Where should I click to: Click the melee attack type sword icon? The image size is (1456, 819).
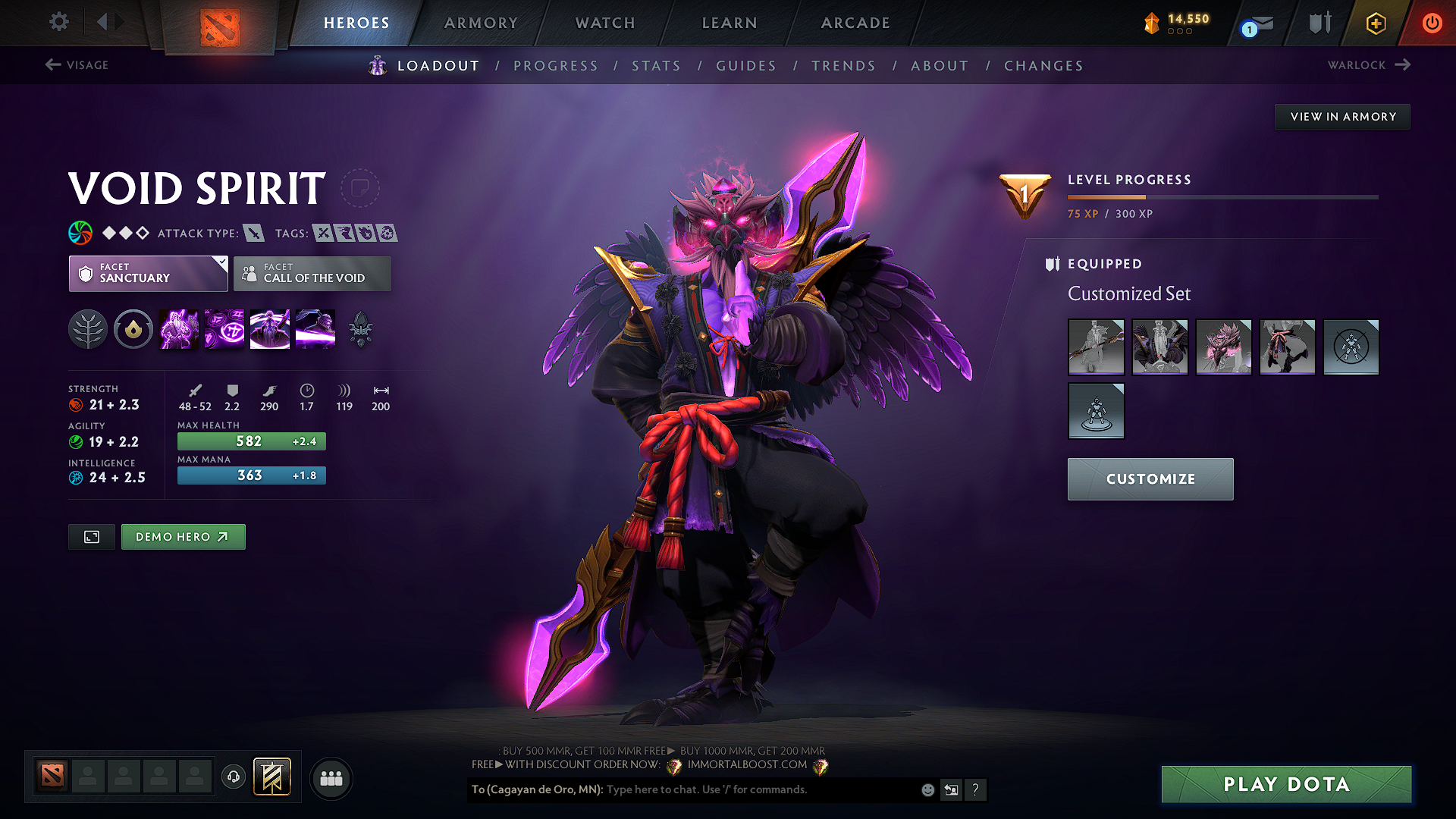click(x=256, y=233)
